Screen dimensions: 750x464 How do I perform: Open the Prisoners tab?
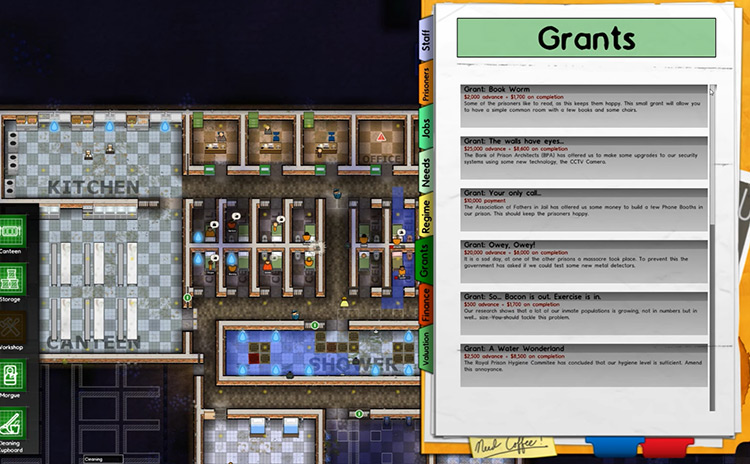(428, 86)
